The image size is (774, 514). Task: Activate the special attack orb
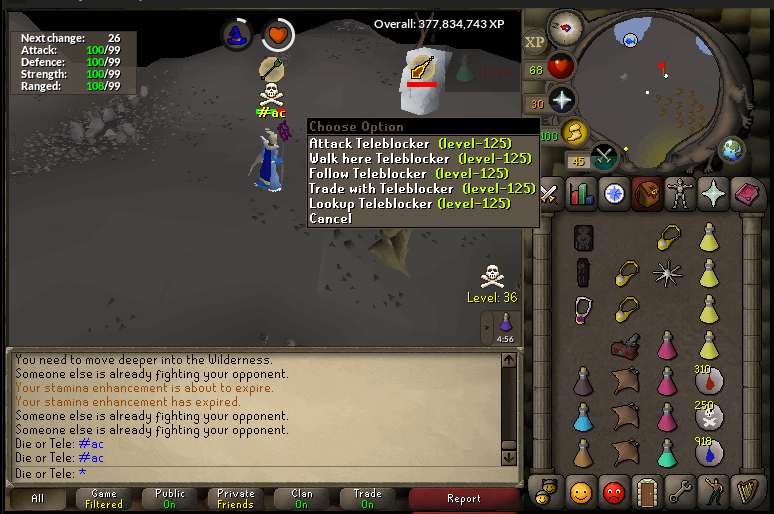(605, 157)
